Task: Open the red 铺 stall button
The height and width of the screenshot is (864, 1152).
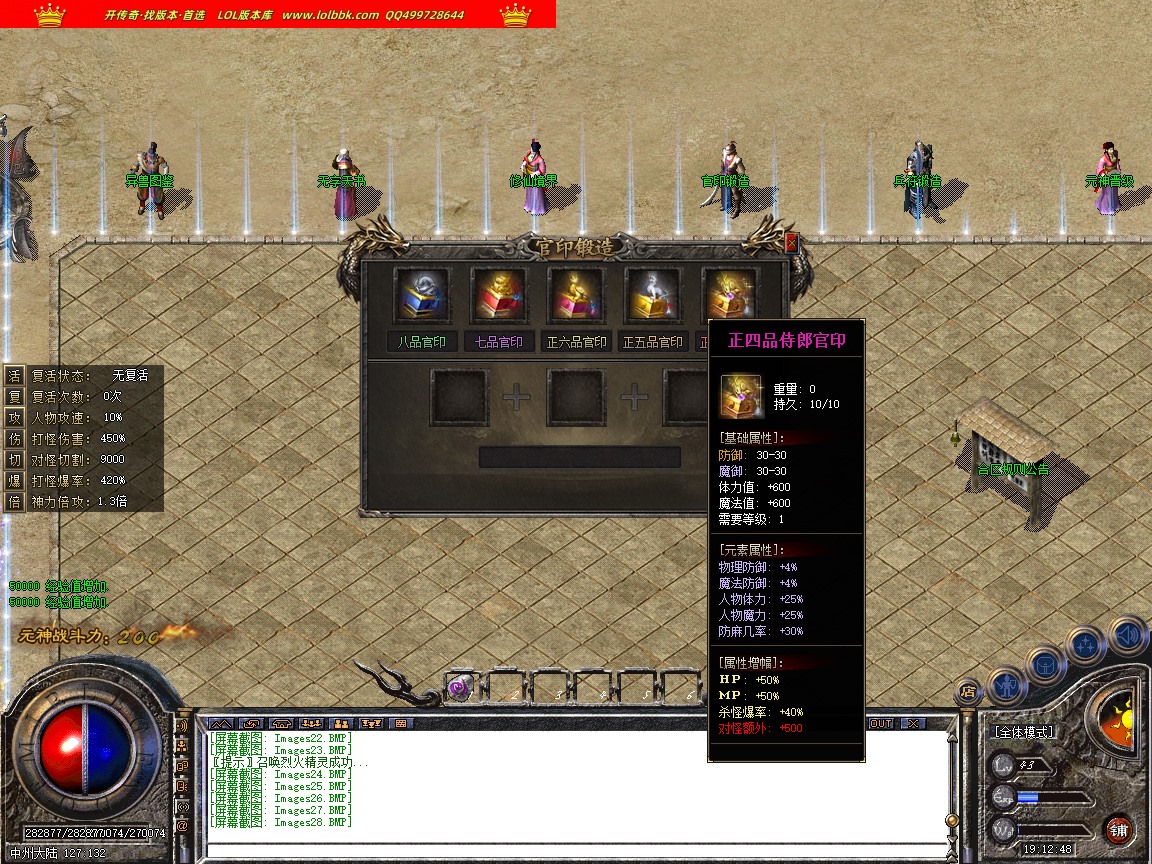Action: [1118, 830]
